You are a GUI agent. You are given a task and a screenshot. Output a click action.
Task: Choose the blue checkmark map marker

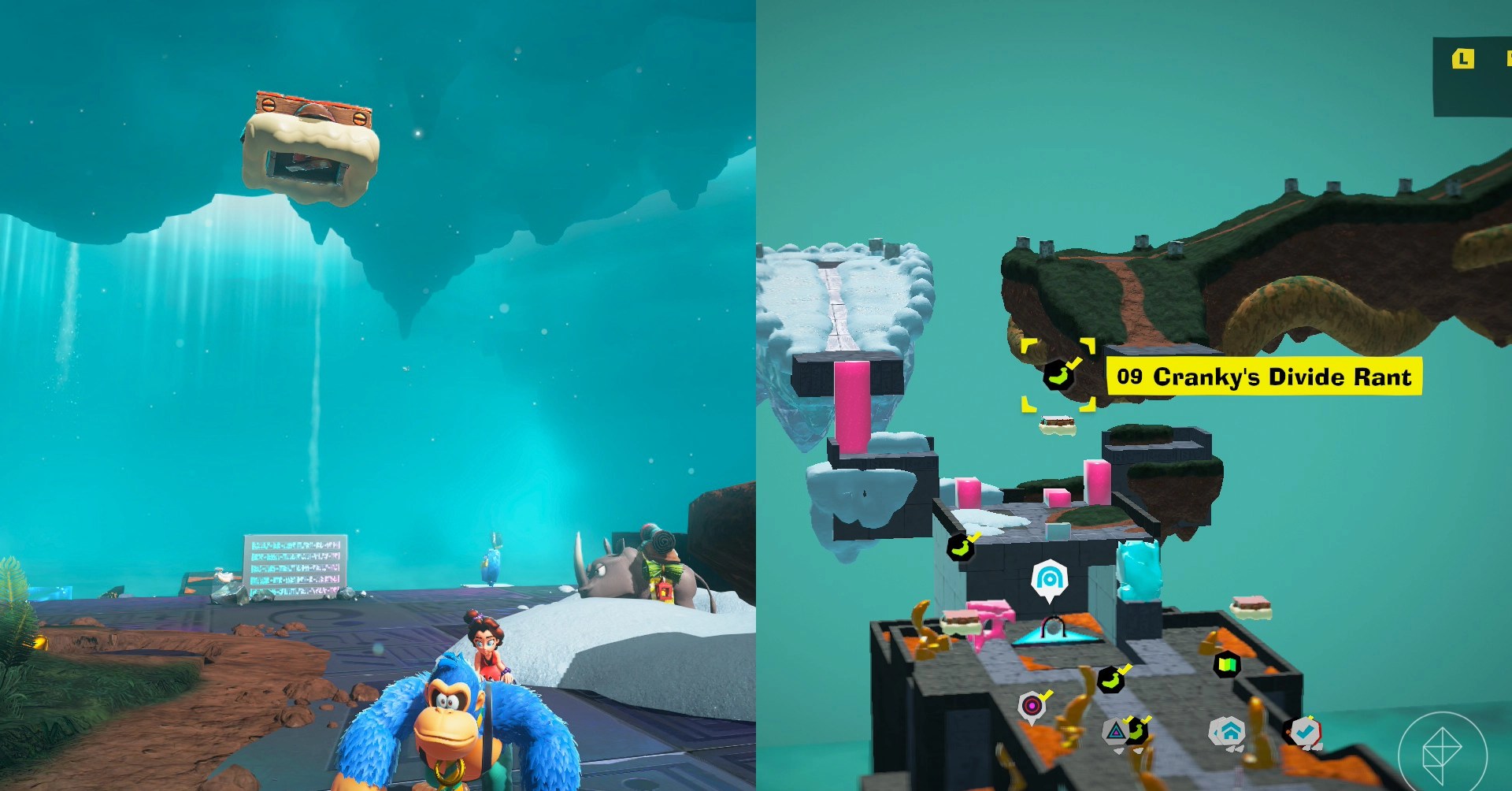(1303, 733)
